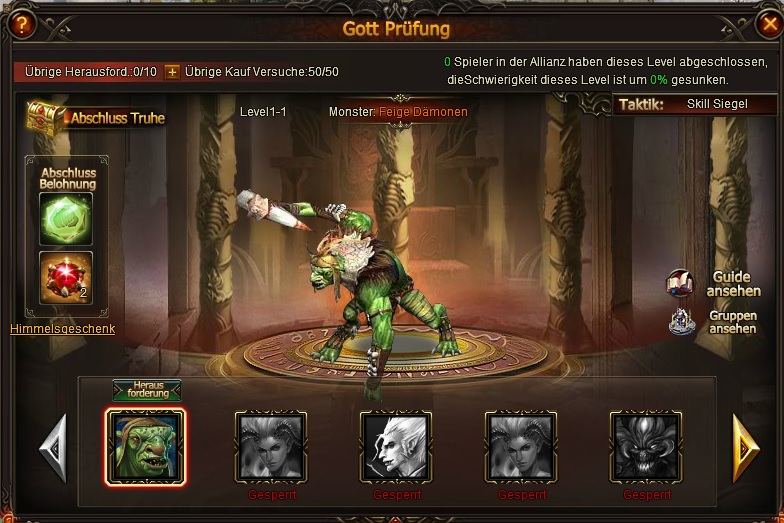This screenshot has width=784, height=523.
Task: Inspect the green gem completion reward
Action: 66,218
